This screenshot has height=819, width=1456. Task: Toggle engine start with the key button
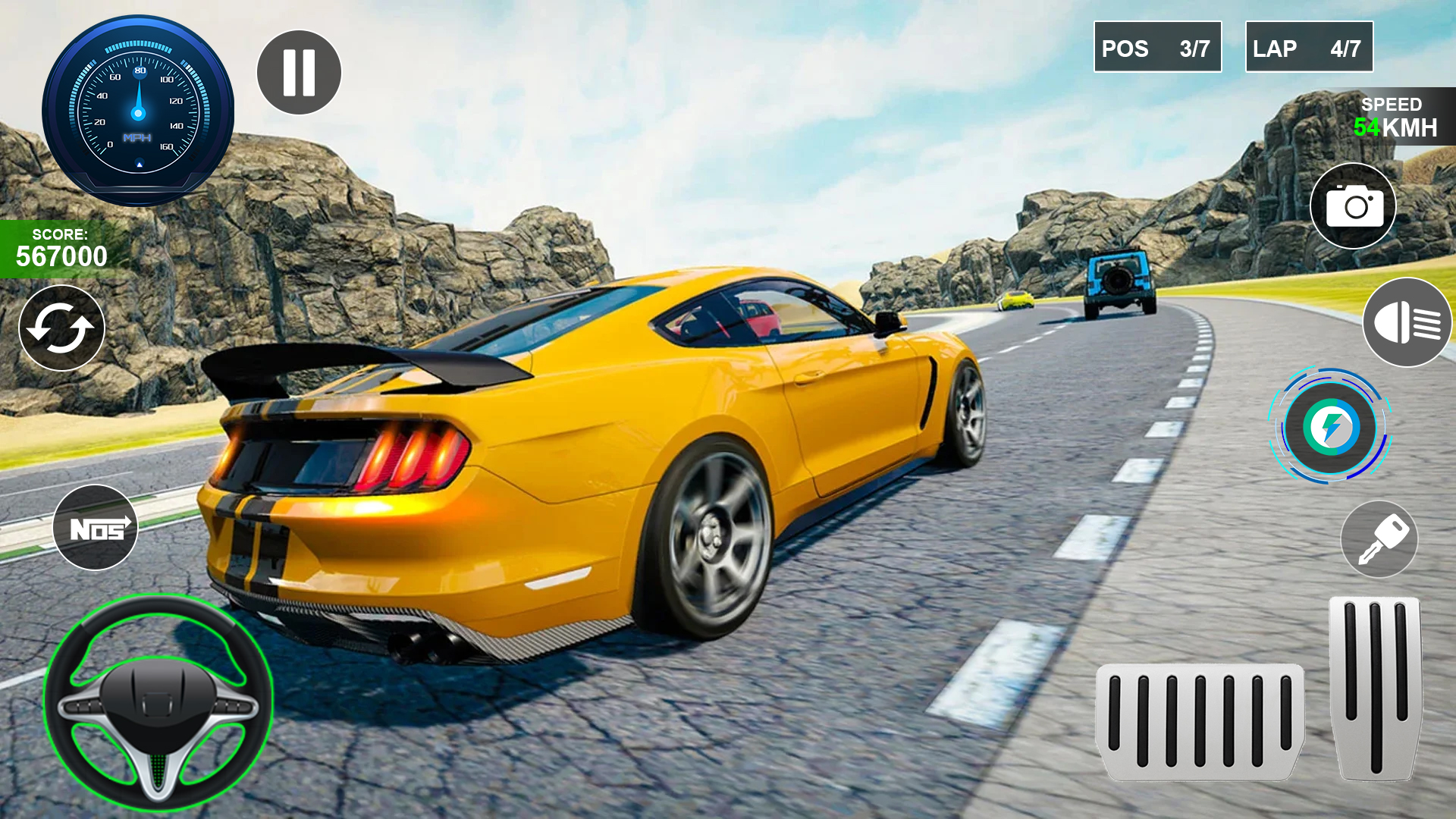(x=1378, y=538)
